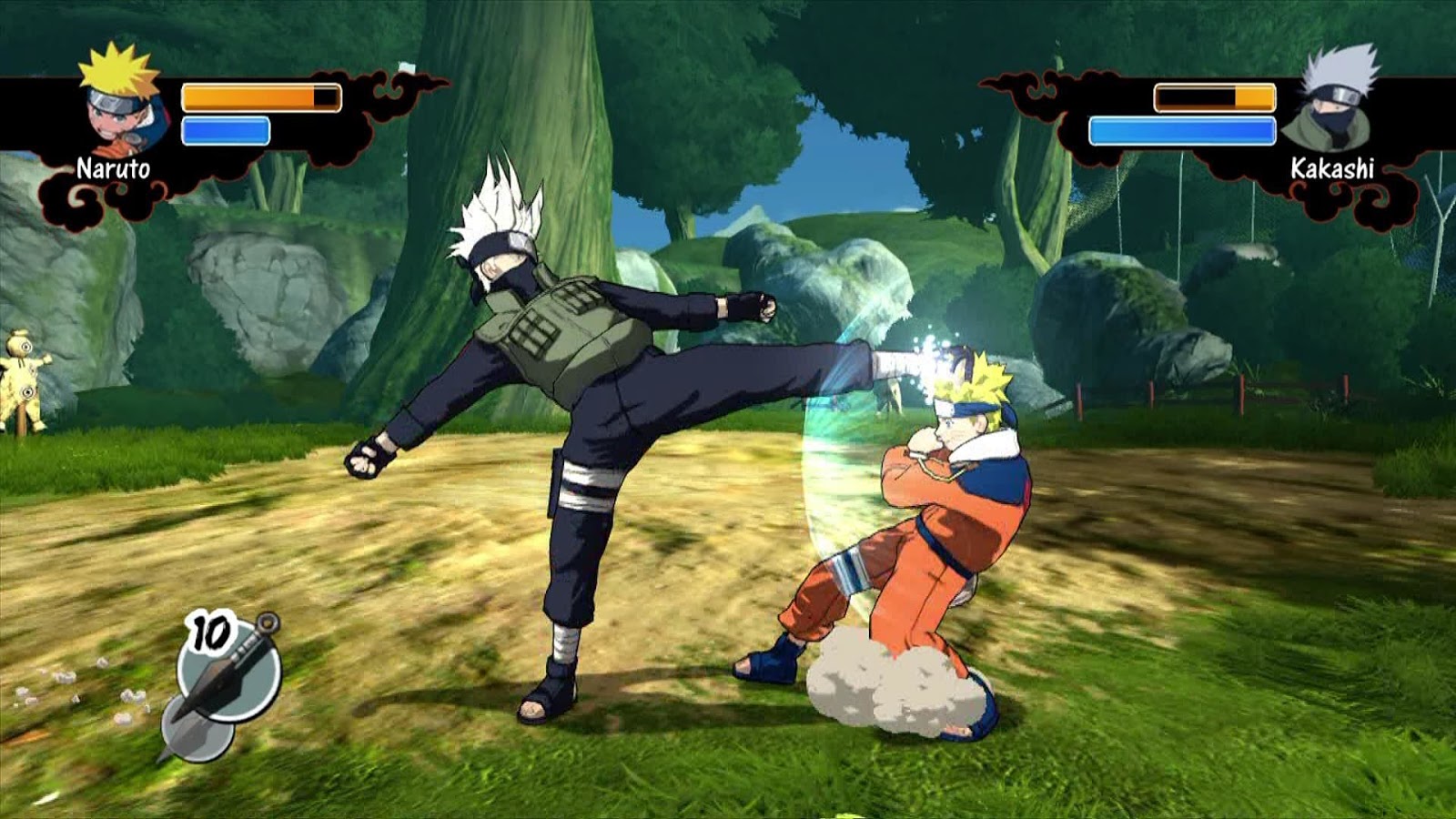This screenshot has height=819, width=1456.
Task: Select the Kakashi name label
Action: (1332, 167)
